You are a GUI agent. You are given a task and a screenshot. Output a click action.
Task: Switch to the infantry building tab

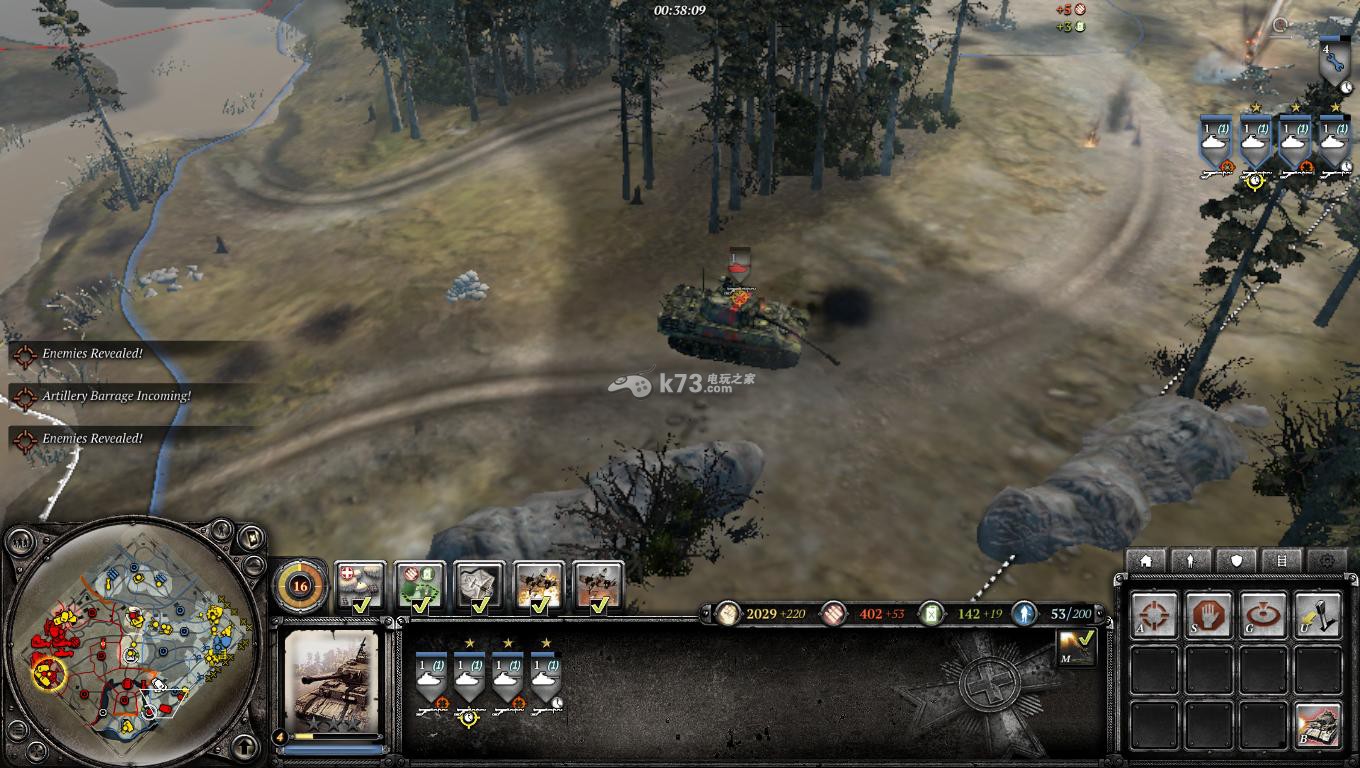(x=1191, y=560)
